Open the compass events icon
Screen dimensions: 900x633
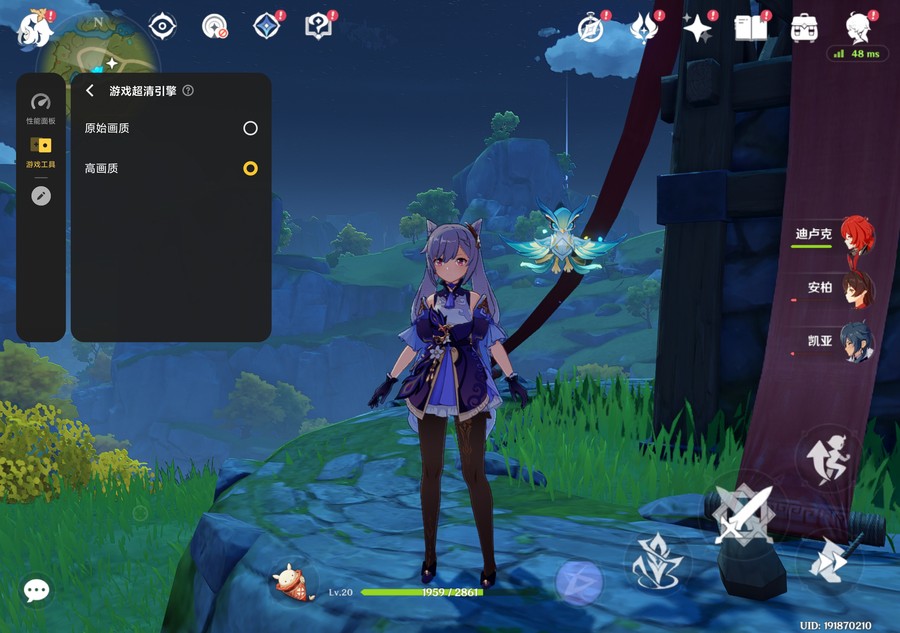click(x=591, y=28)
